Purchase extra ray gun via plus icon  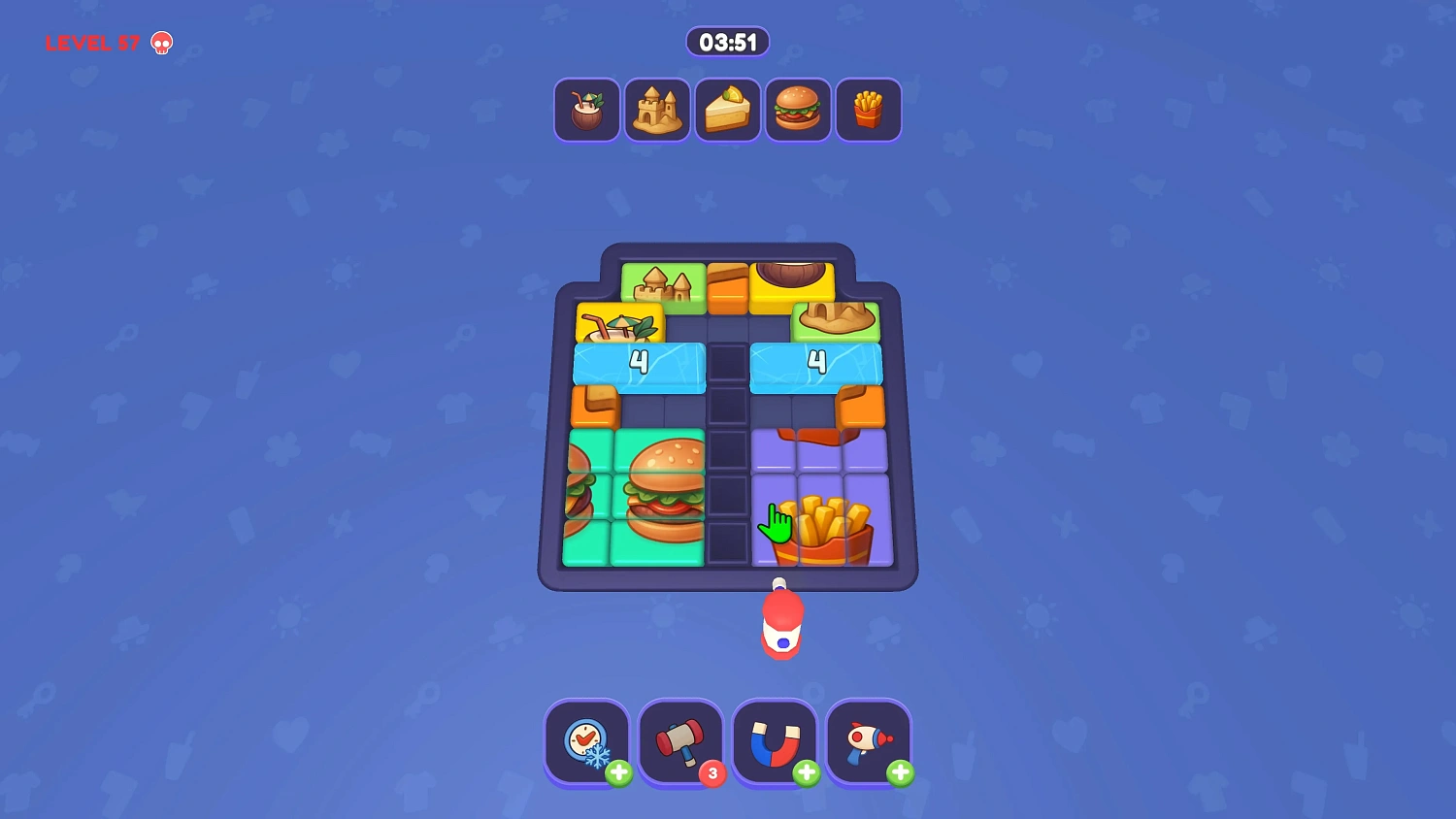(901, 773)
